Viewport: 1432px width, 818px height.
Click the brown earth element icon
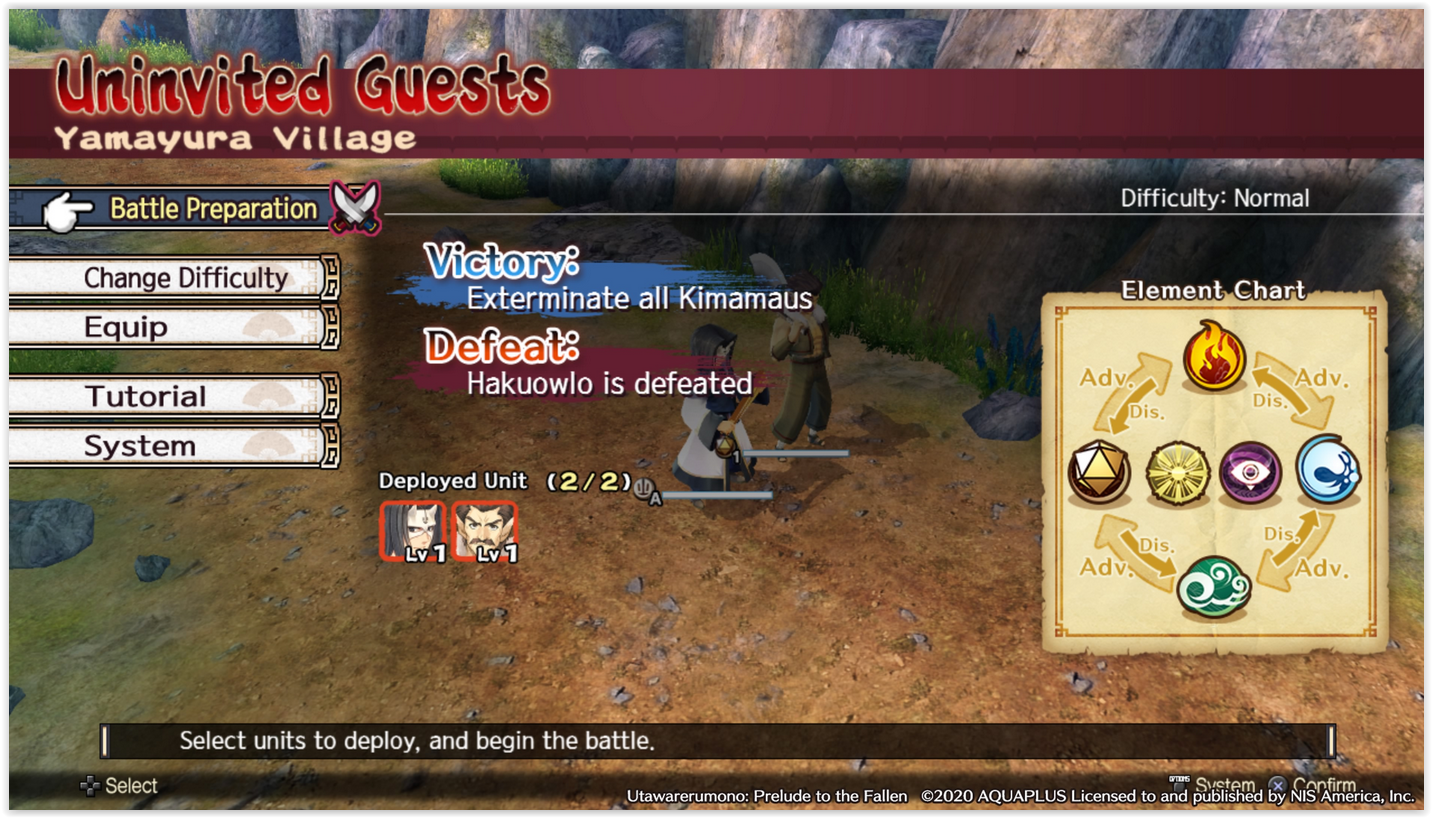(x=1099, y=472)
